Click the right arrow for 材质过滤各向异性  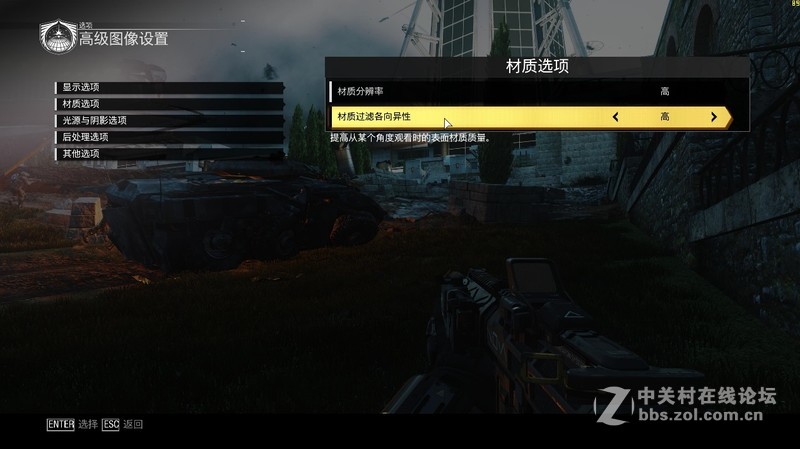click(713, 117)
